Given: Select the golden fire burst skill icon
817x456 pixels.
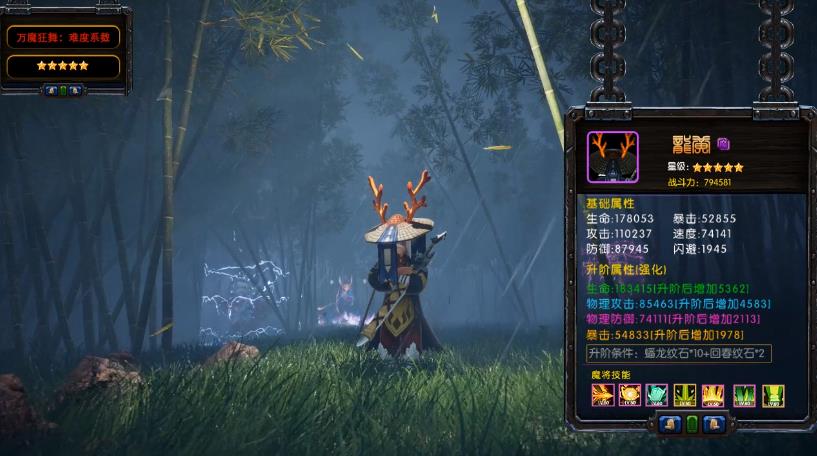Looking at the screenshot, I should (629, 395).
